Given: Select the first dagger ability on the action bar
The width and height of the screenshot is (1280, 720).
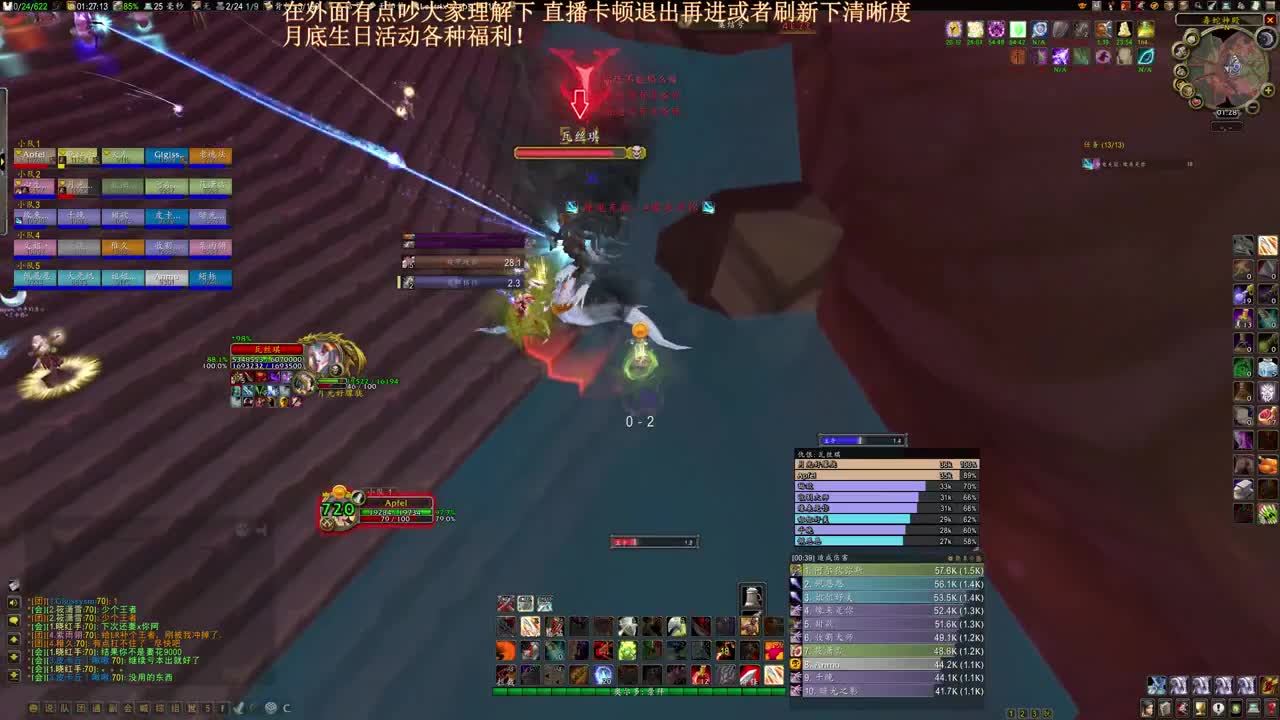Looking at the screenshot, I should click(505, 626).
